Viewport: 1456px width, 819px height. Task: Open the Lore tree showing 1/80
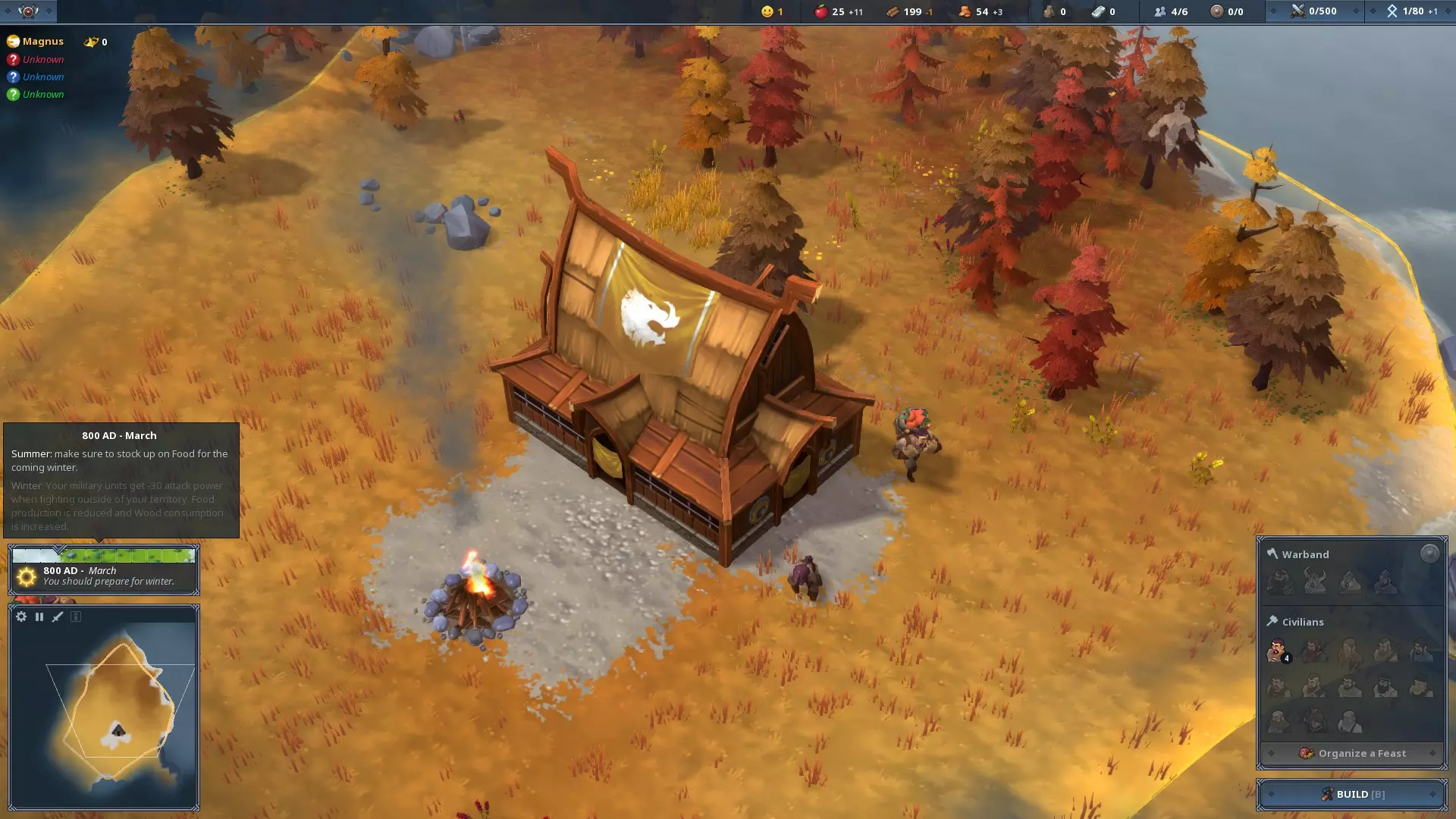click(1411, 11)
